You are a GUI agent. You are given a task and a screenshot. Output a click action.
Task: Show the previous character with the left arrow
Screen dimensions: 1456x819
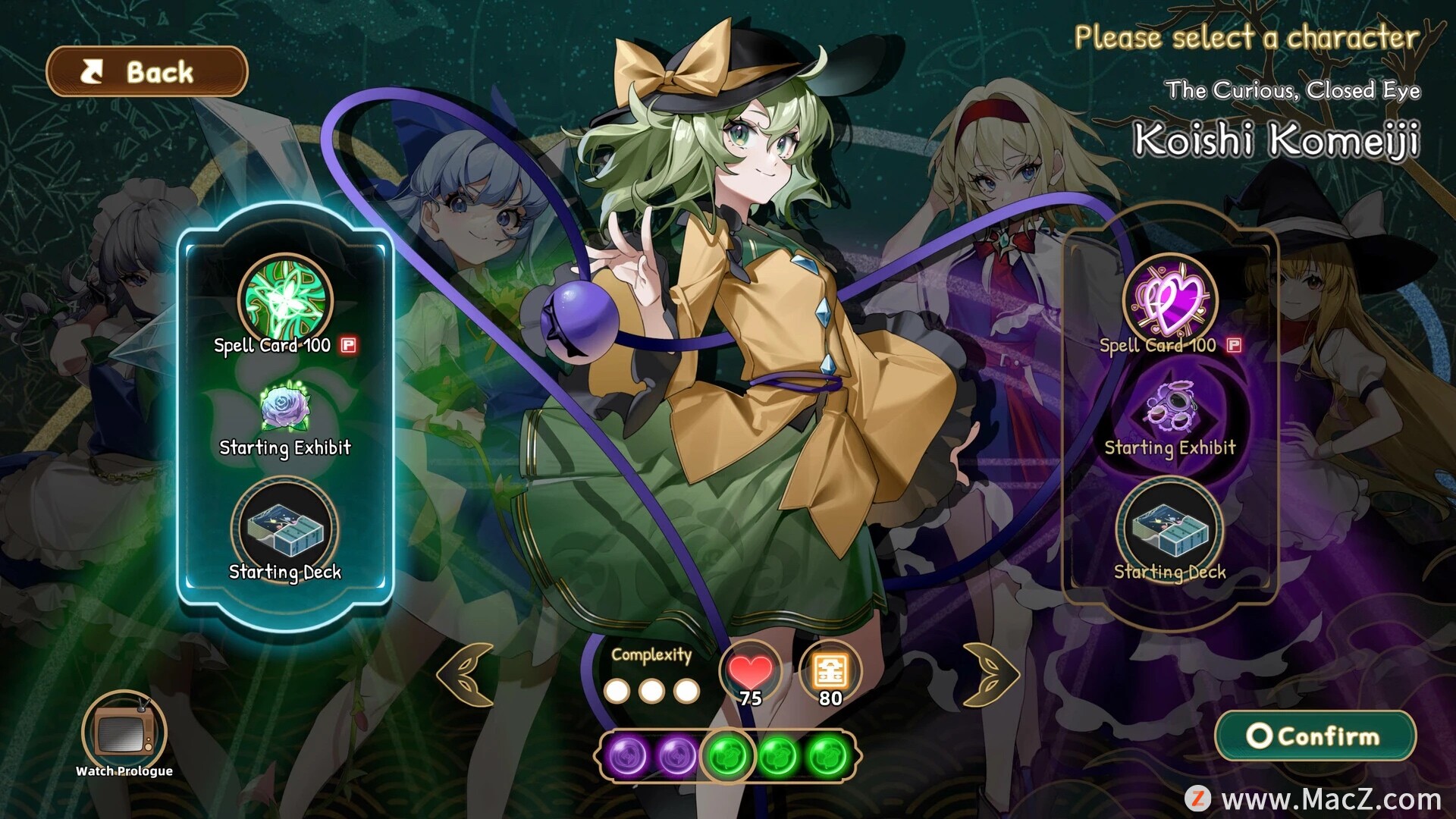tap(466, 674)
